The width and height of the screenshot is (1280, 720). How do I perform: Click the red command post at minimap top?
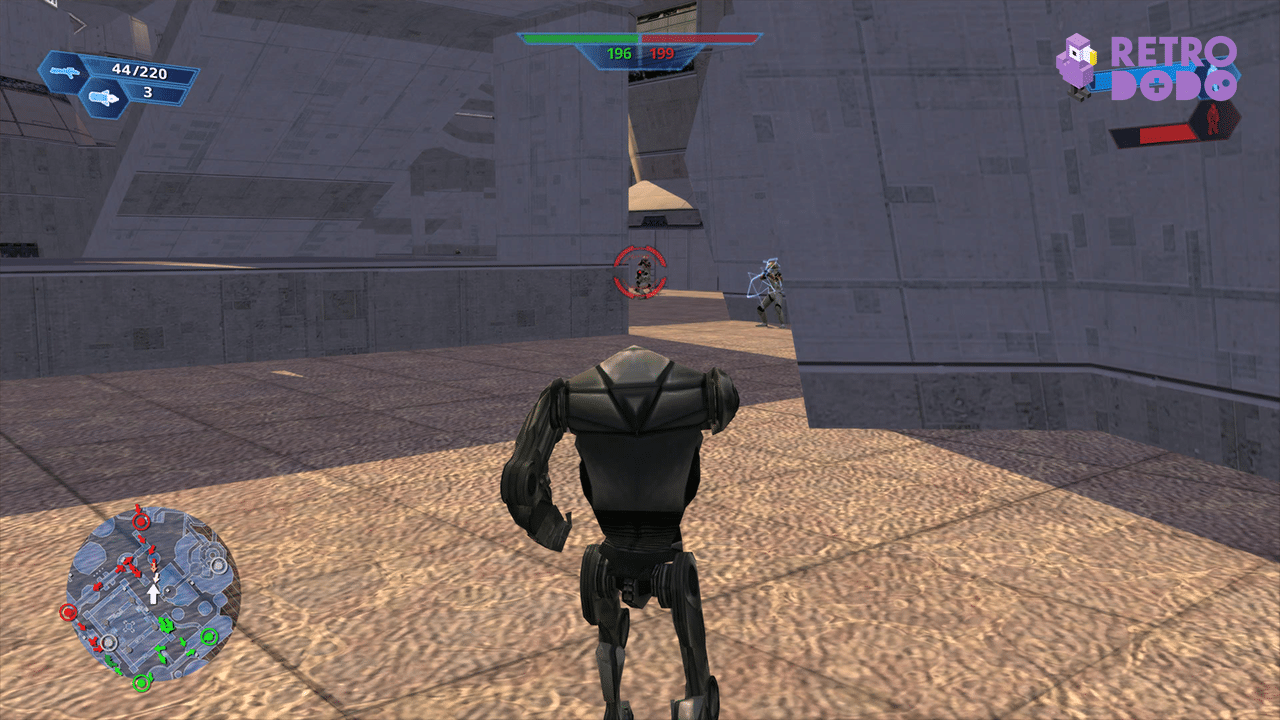coord(140,522)
